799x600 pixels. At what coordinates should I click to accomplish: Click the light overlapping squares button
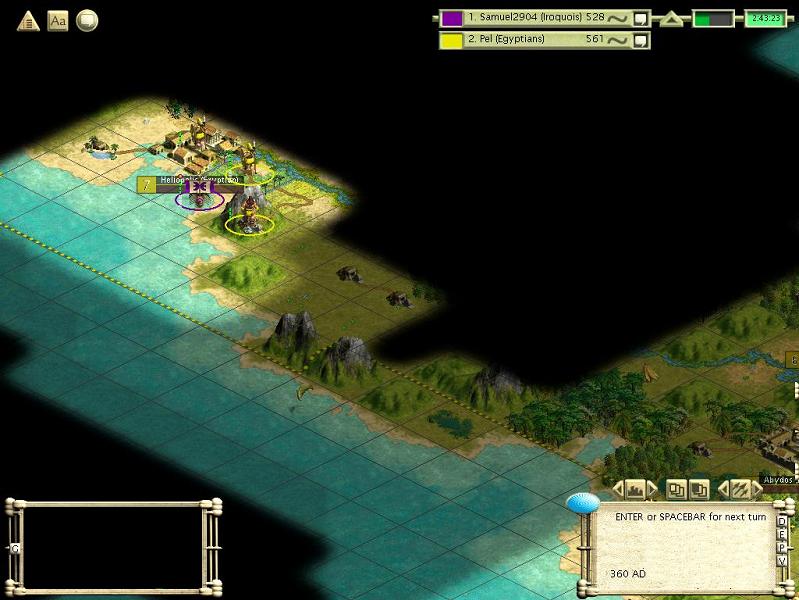677,489
